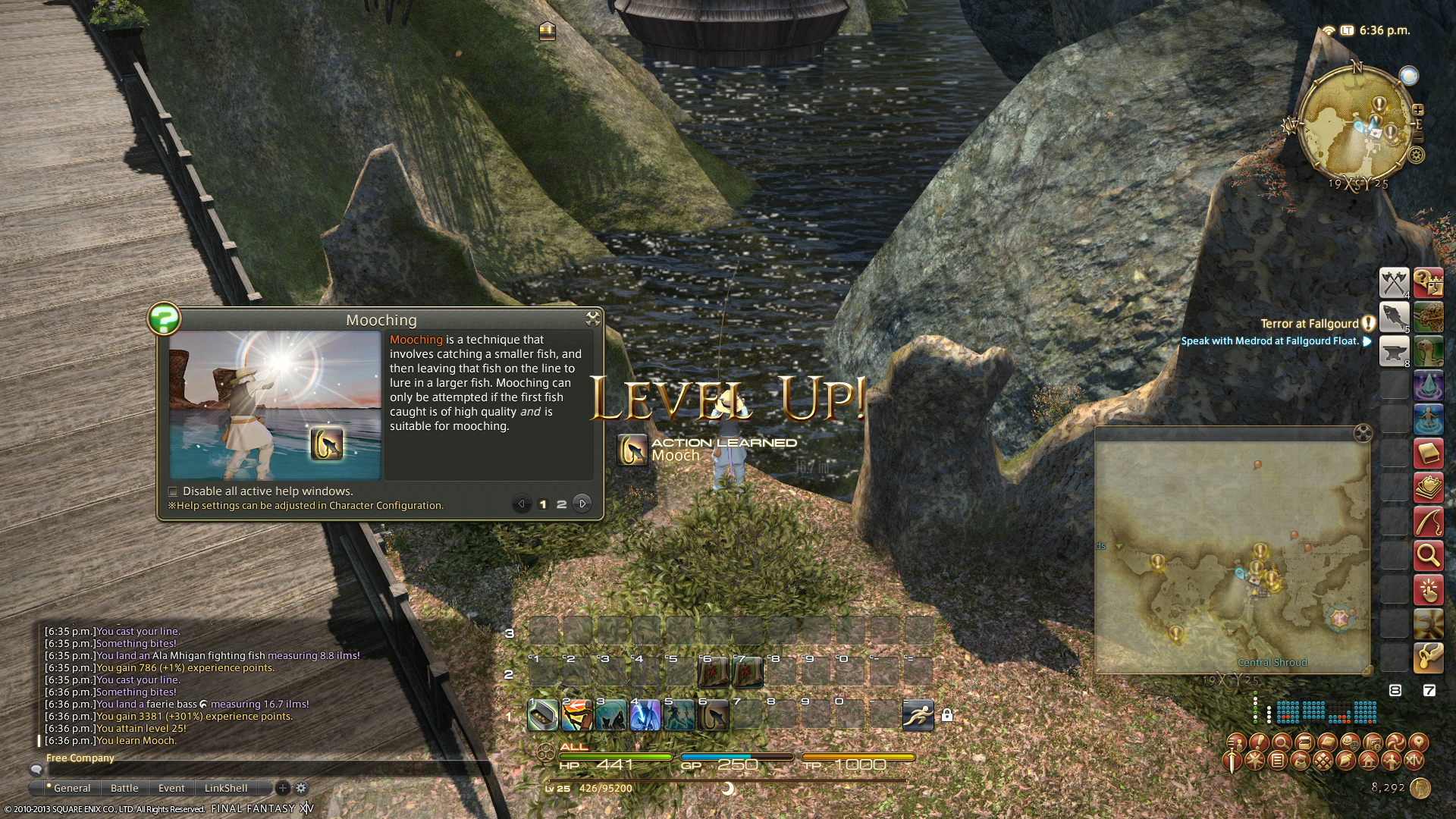Select the LinkShell chat tab
The height and width of the screenshot is (819, 1456).
tap(226, 788)
